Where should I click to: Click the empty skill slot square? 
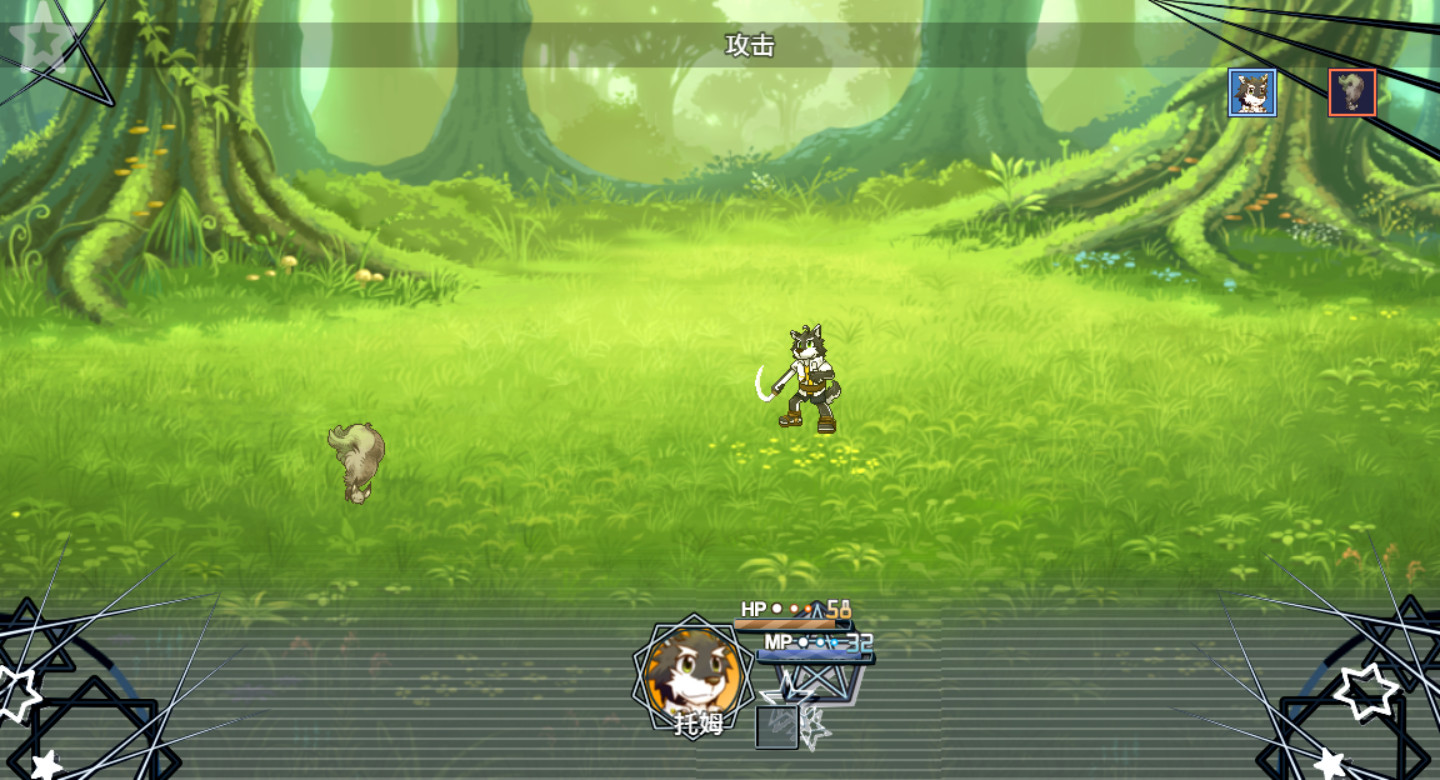tap(777, 726)
